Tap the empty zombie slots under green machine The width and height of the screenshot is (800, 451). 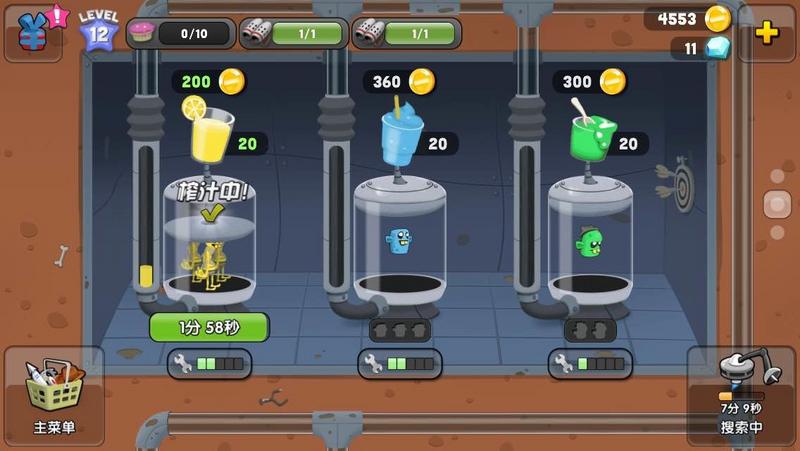[x=590, y=330]
